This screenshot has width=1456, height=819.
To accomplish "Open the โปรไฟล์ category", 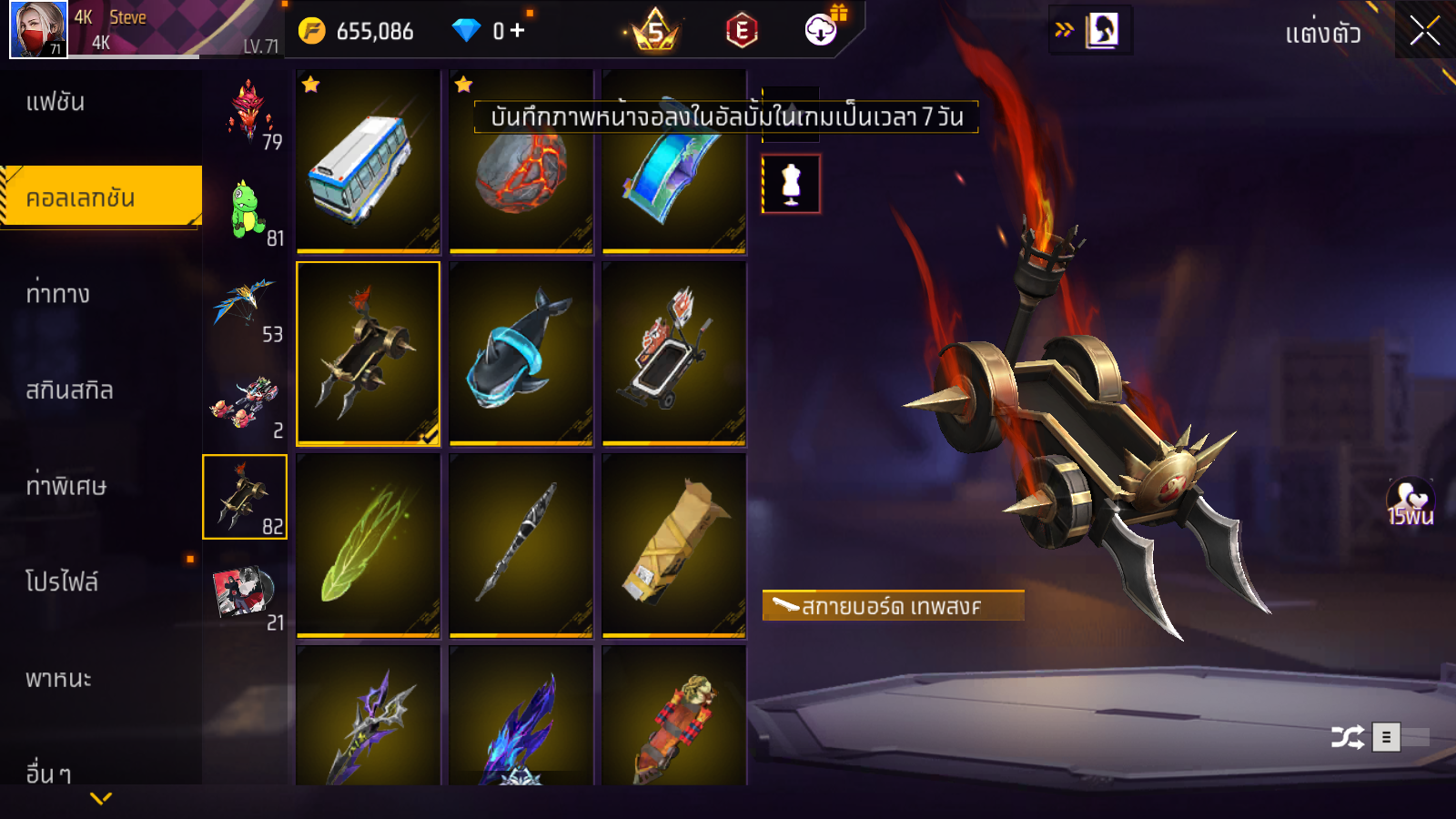I will 62,582.
